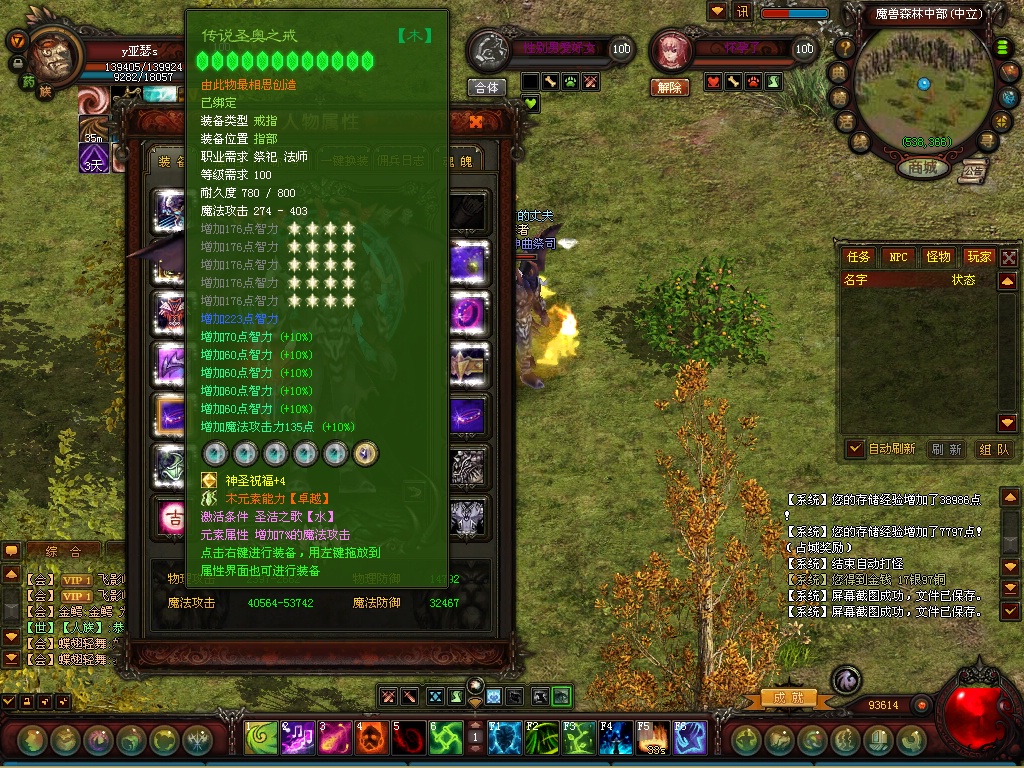
Task: Click the 合体 merge button
Action: pyautogui.click(x=487, y=88)
